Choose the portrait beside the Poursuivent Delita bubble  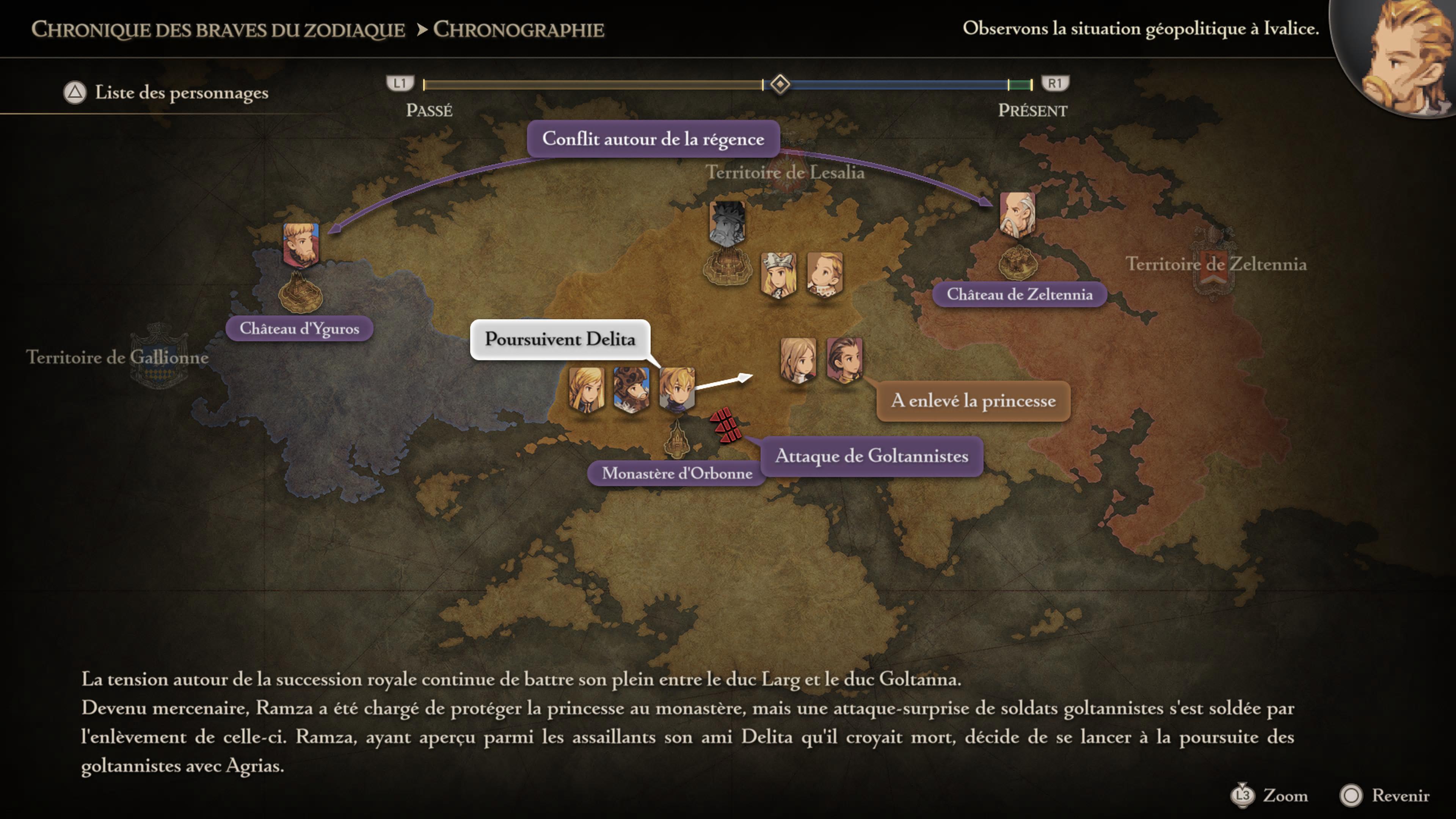click(x=676, y=388)
